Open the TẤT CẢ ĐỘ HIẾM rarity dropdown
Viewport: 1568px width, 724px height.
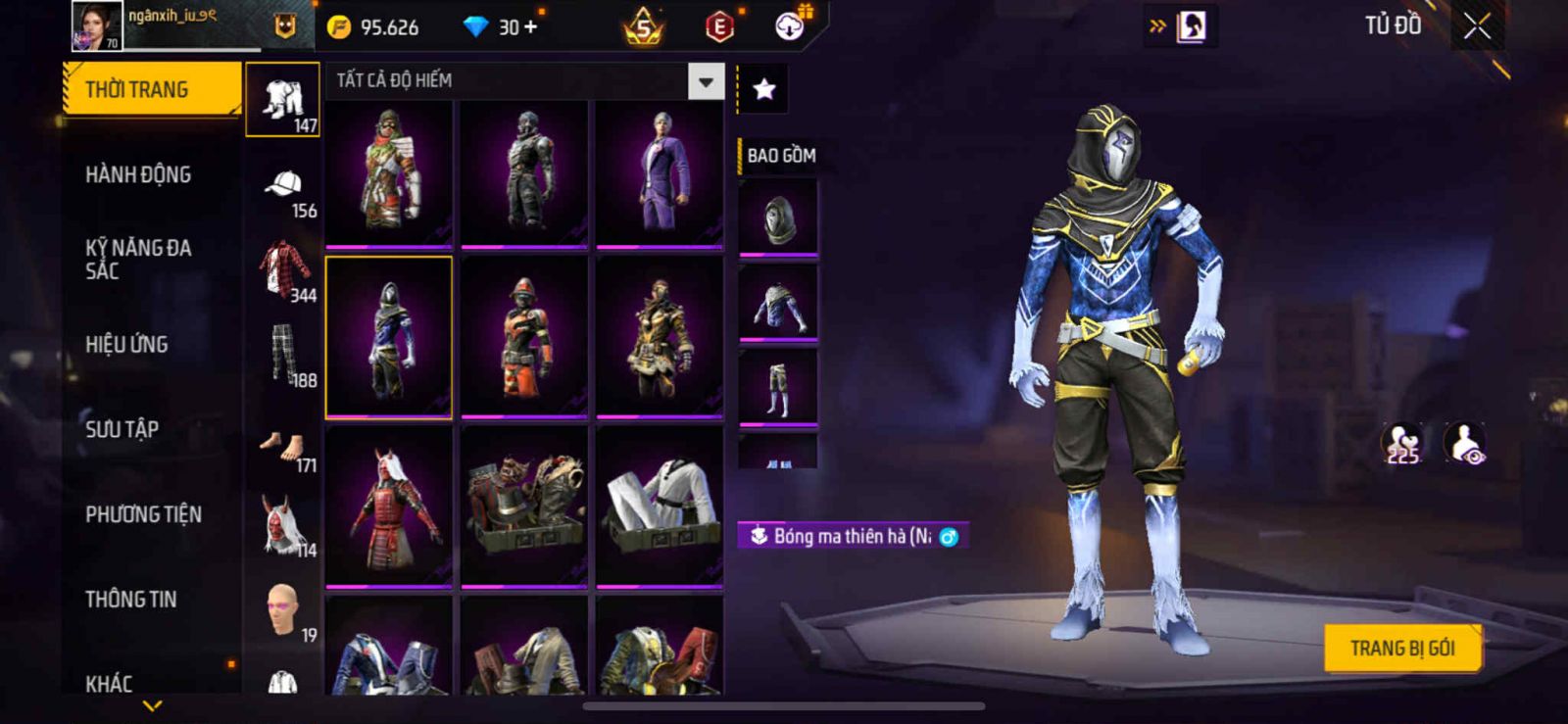click(706, 82)
